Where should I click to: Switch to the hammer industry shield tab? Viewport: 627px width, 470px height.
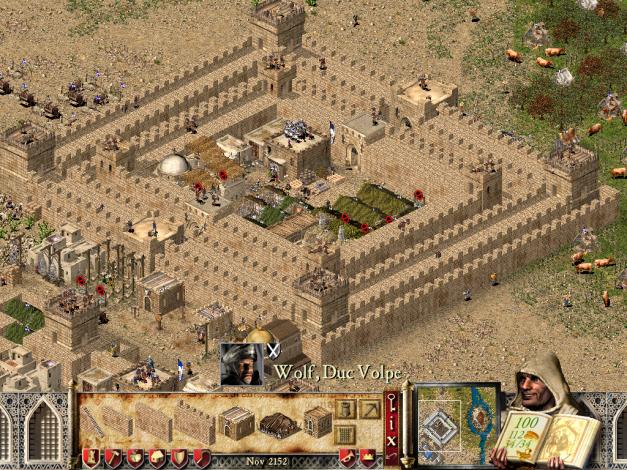[x=113, y=458]
